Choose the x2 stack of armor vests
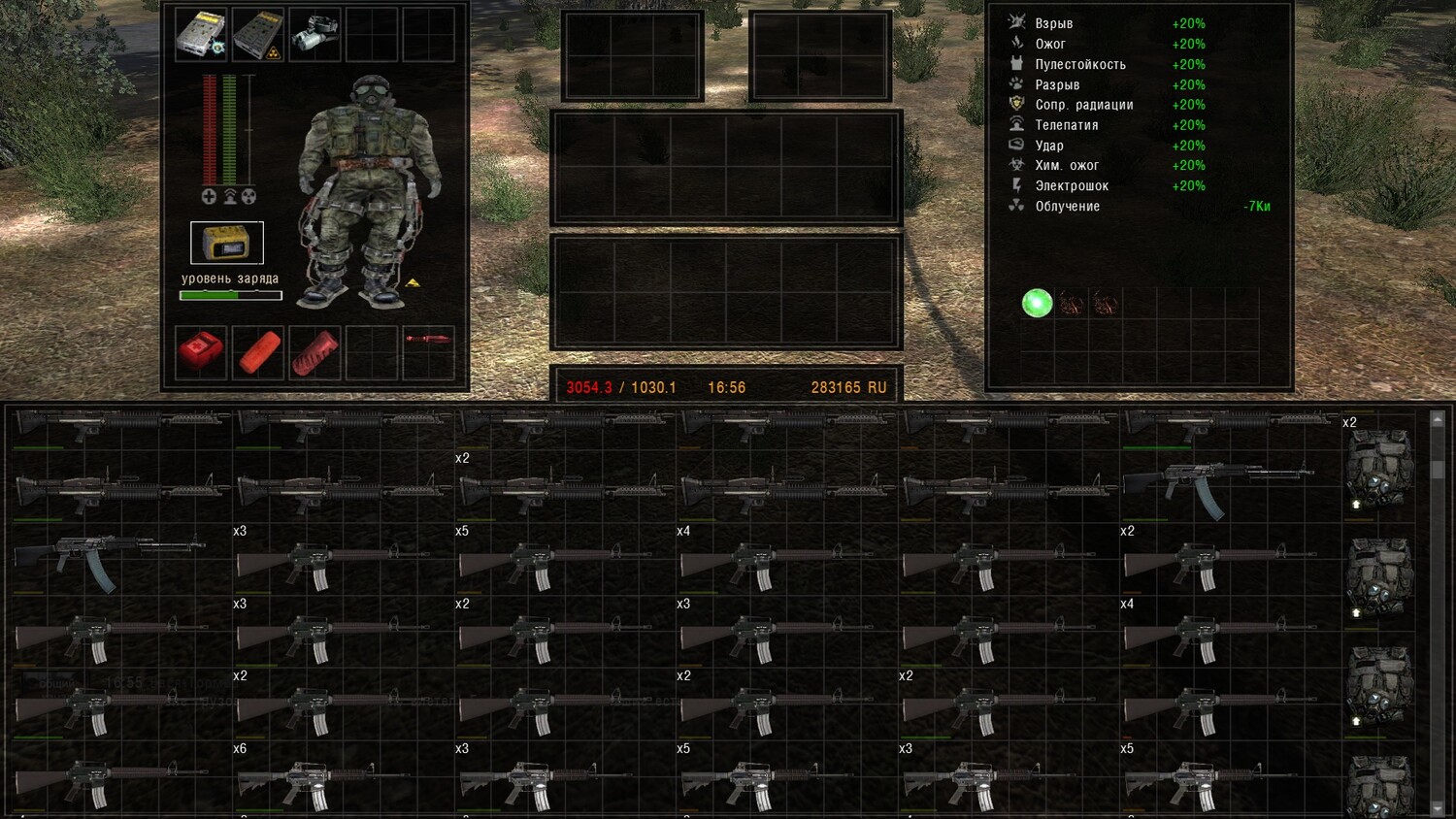 tap(1378, 469)
